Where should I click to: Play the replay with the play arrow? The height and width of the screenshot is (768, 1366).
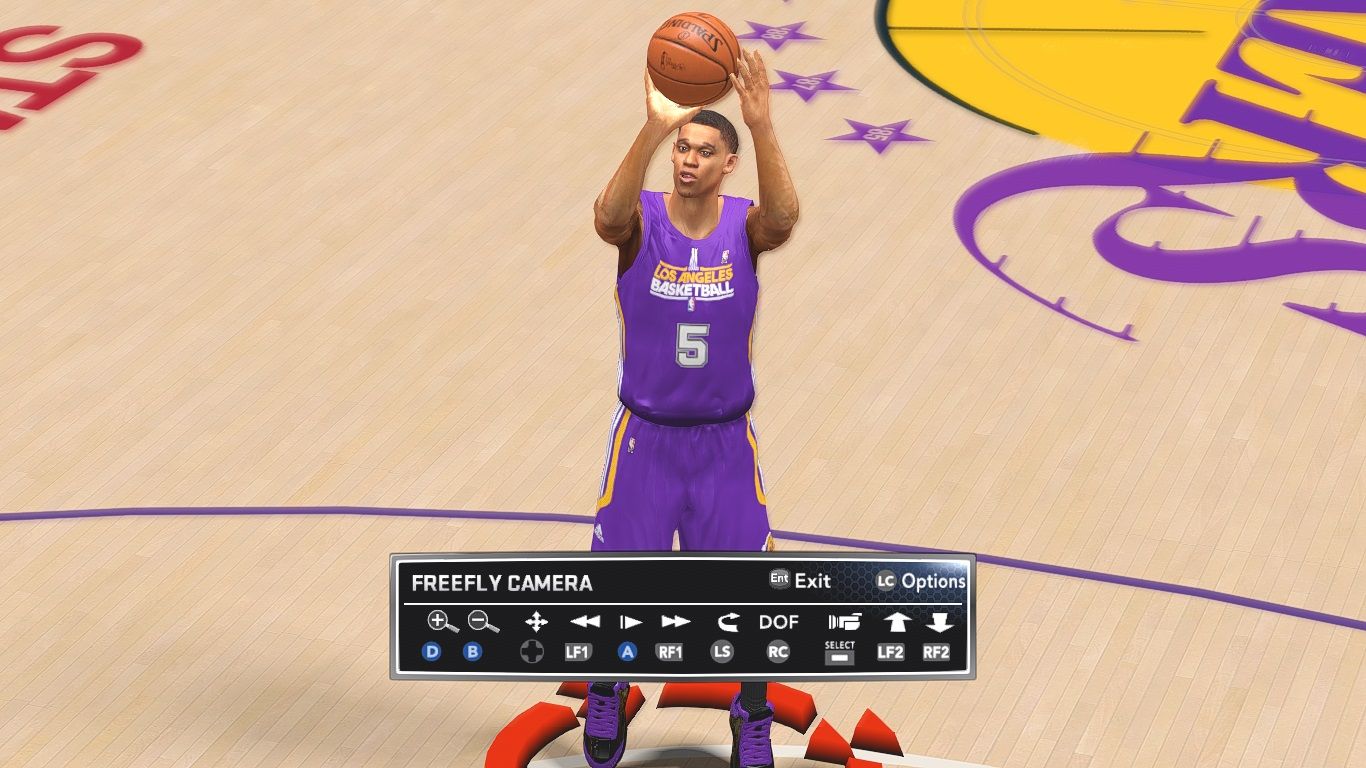[630, 622]
